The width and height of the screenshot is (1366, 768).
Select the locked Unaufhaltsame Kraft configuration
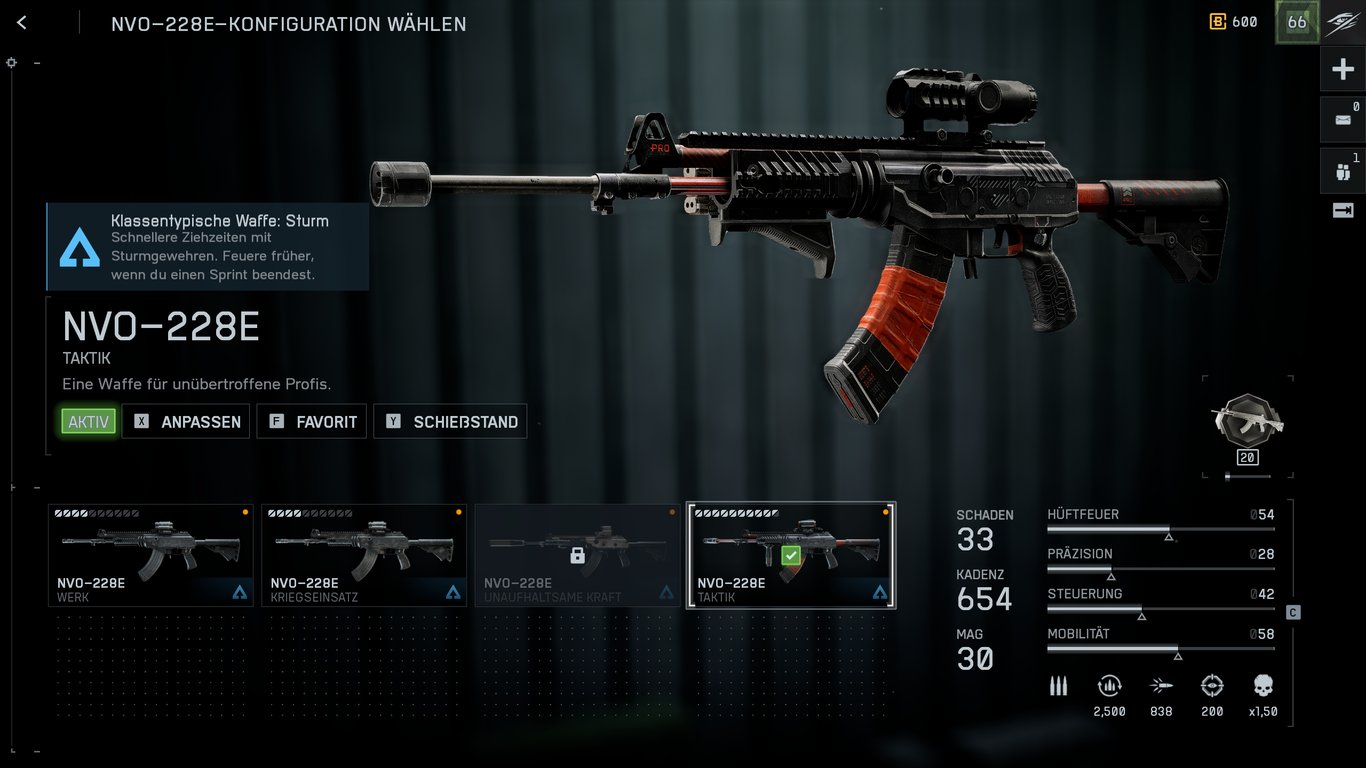coord(577,555)
